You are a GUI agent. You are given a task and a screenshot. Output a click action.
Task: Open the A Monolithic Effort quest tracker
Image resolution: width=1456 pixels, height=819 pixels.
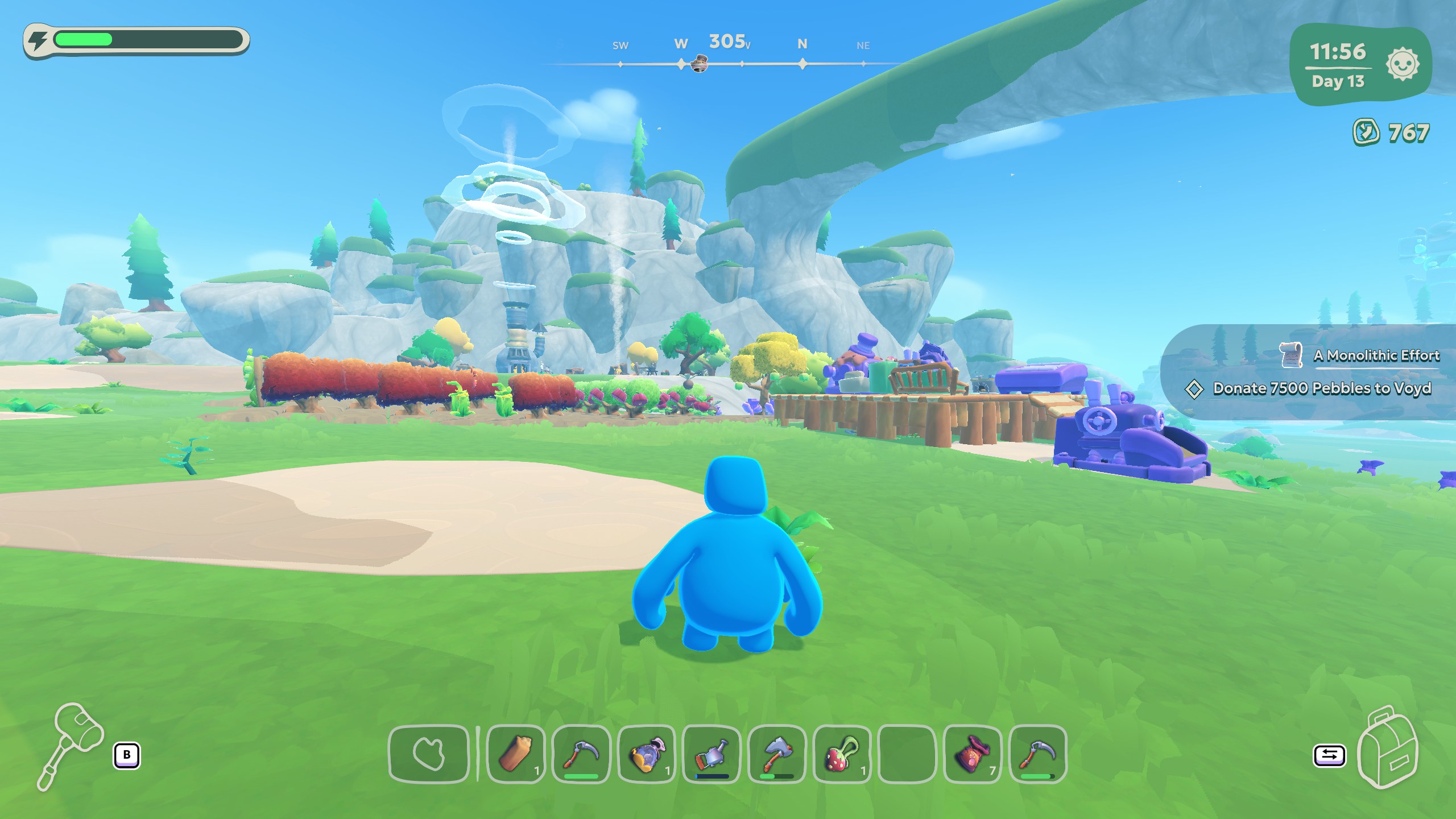click(x=1376, y=355)
